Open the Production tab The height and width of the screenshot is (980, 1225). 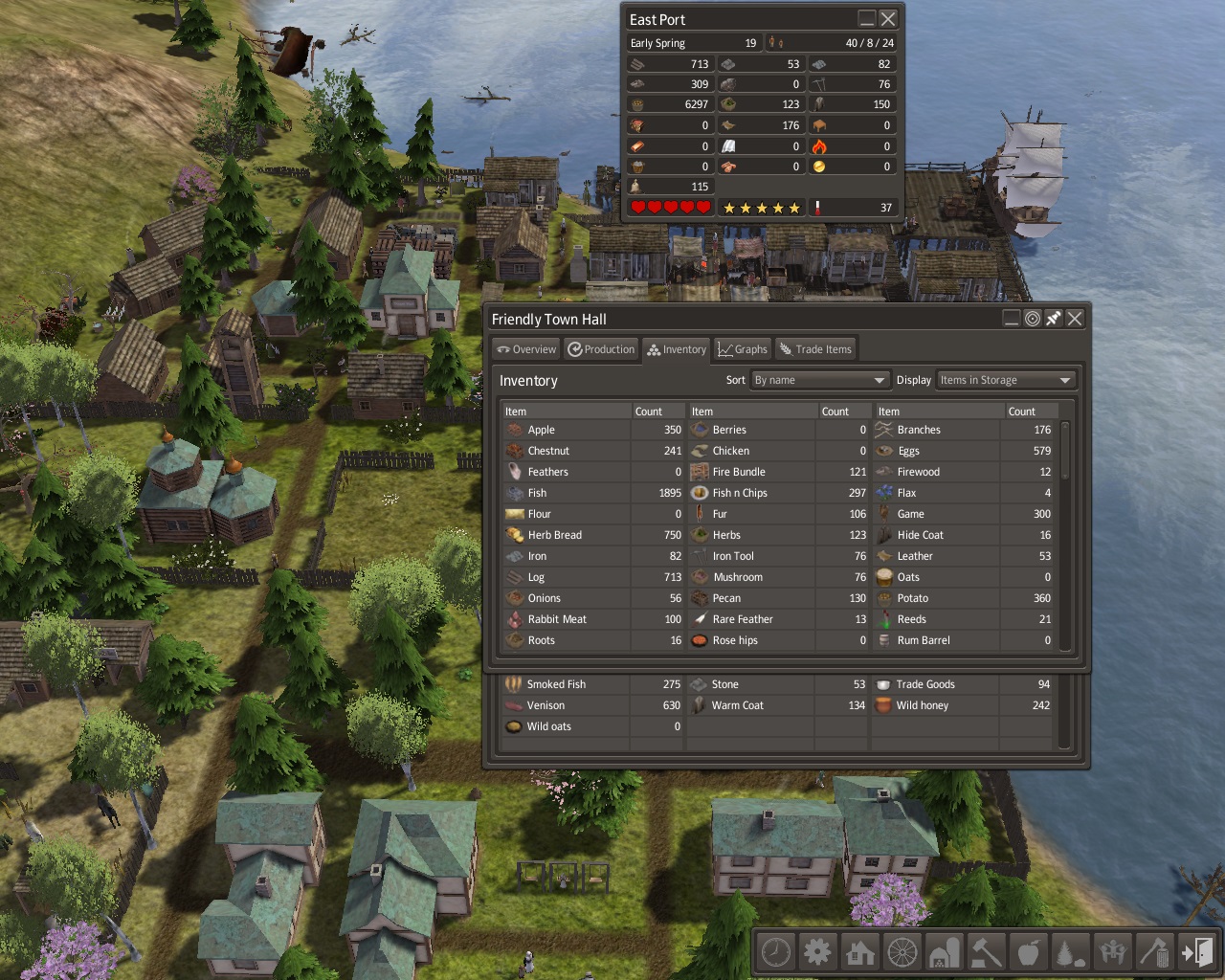click(601, 349)
